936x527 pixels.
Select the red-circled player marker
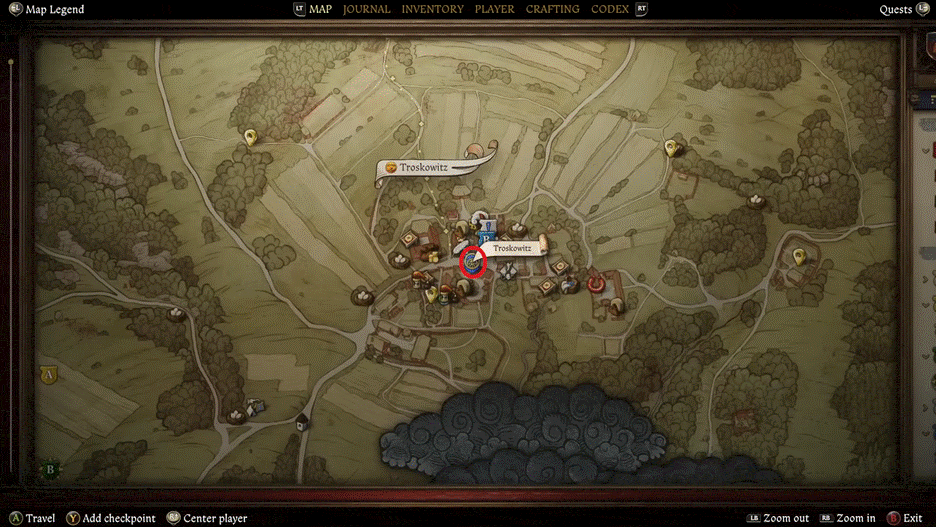pos(472,263)
